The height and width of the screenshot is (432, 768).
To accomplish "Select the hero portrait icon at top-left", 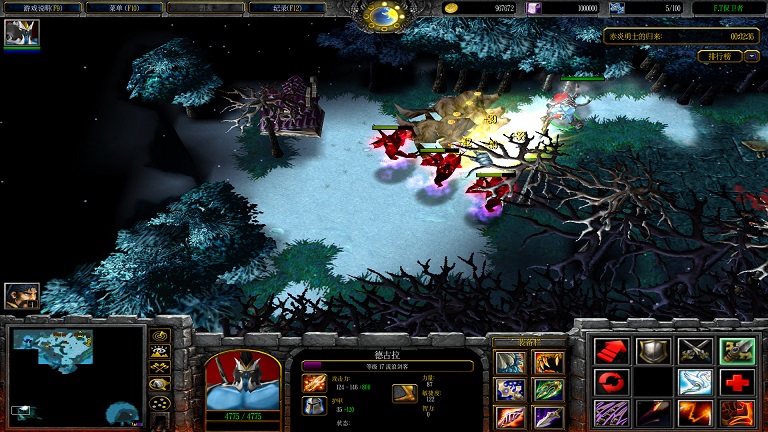I will [x=21, y=33].
